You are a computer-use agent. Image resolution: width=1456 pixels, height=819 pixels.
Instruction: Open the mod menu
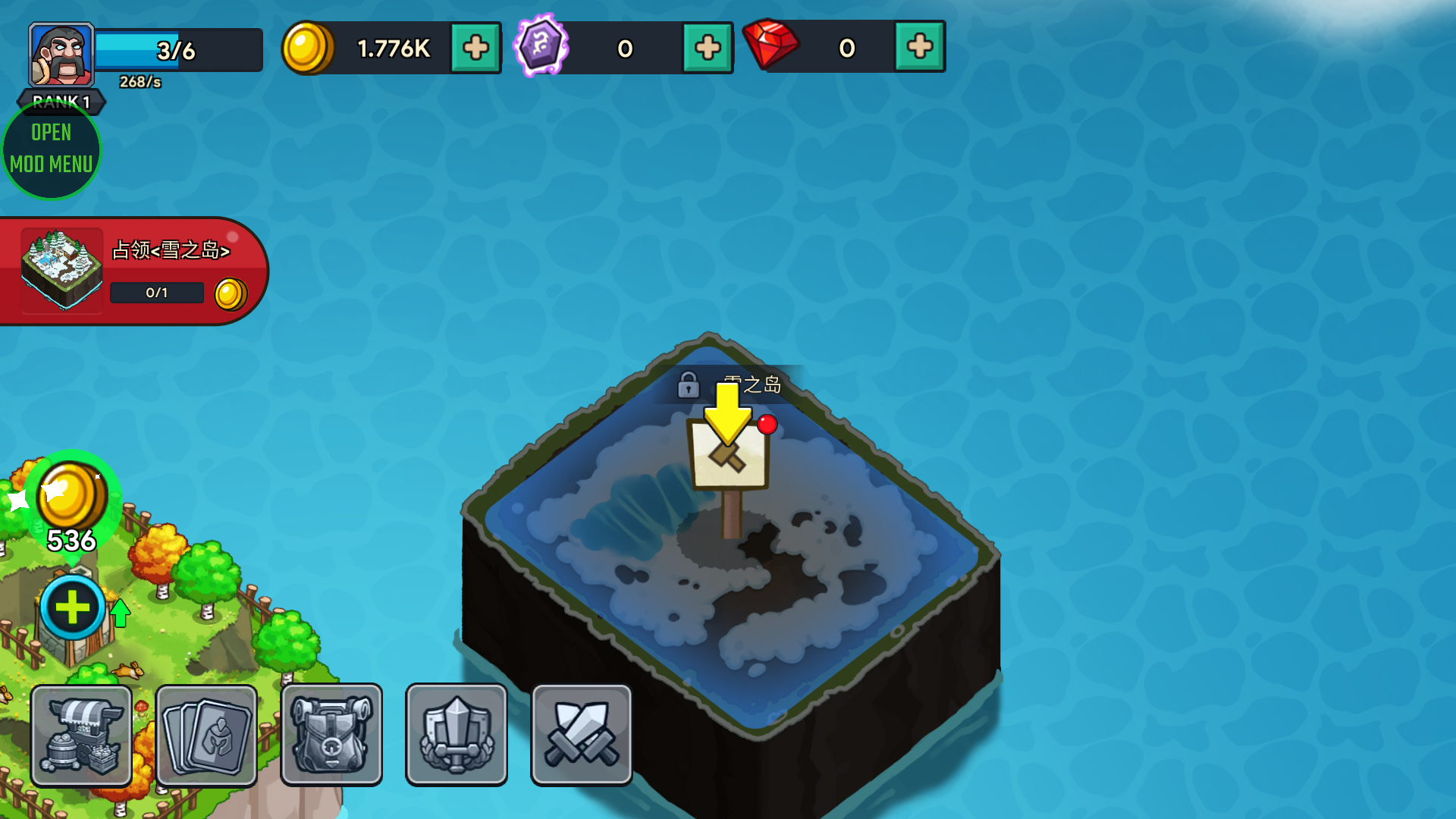(52, 149)
